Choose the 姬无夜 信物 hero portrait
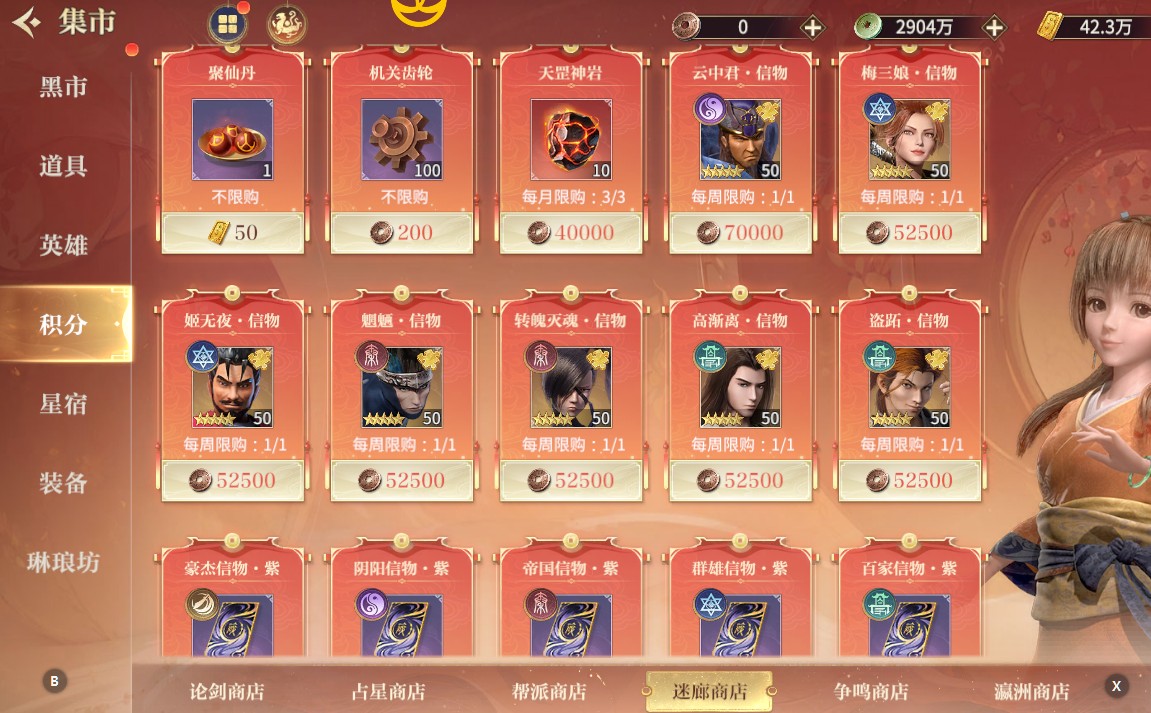1151x713 pixels. click(x=232, y=387)
